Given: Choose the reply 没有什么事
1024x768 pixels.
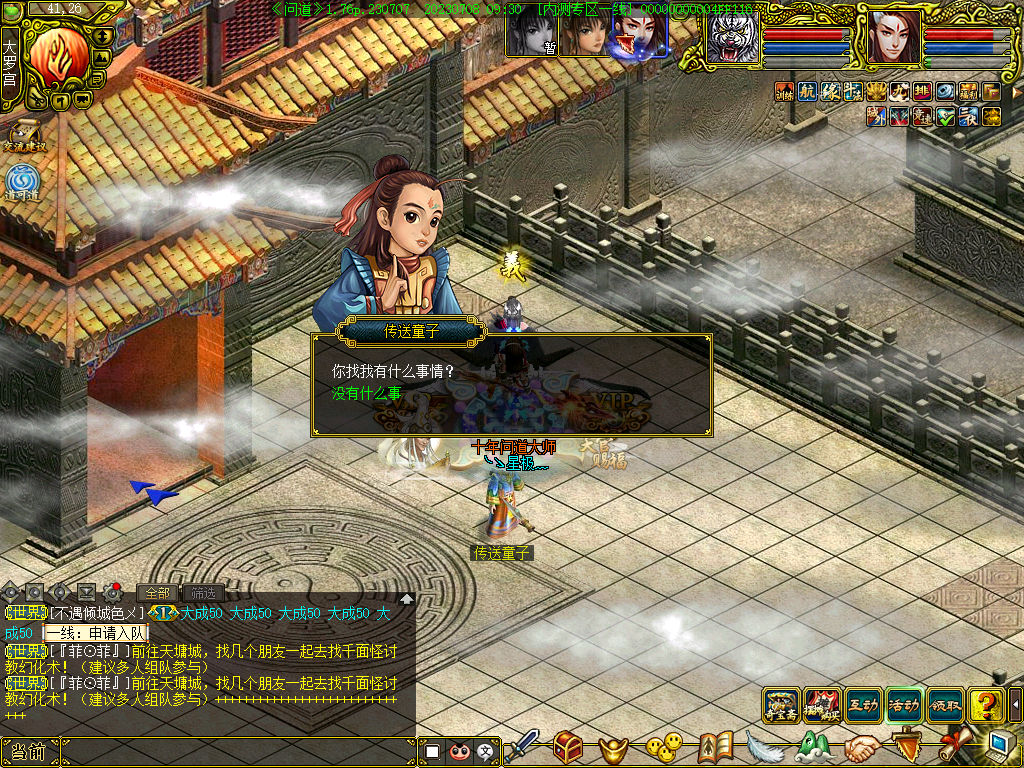Looking at the screenshot, I should click(367, 394).
